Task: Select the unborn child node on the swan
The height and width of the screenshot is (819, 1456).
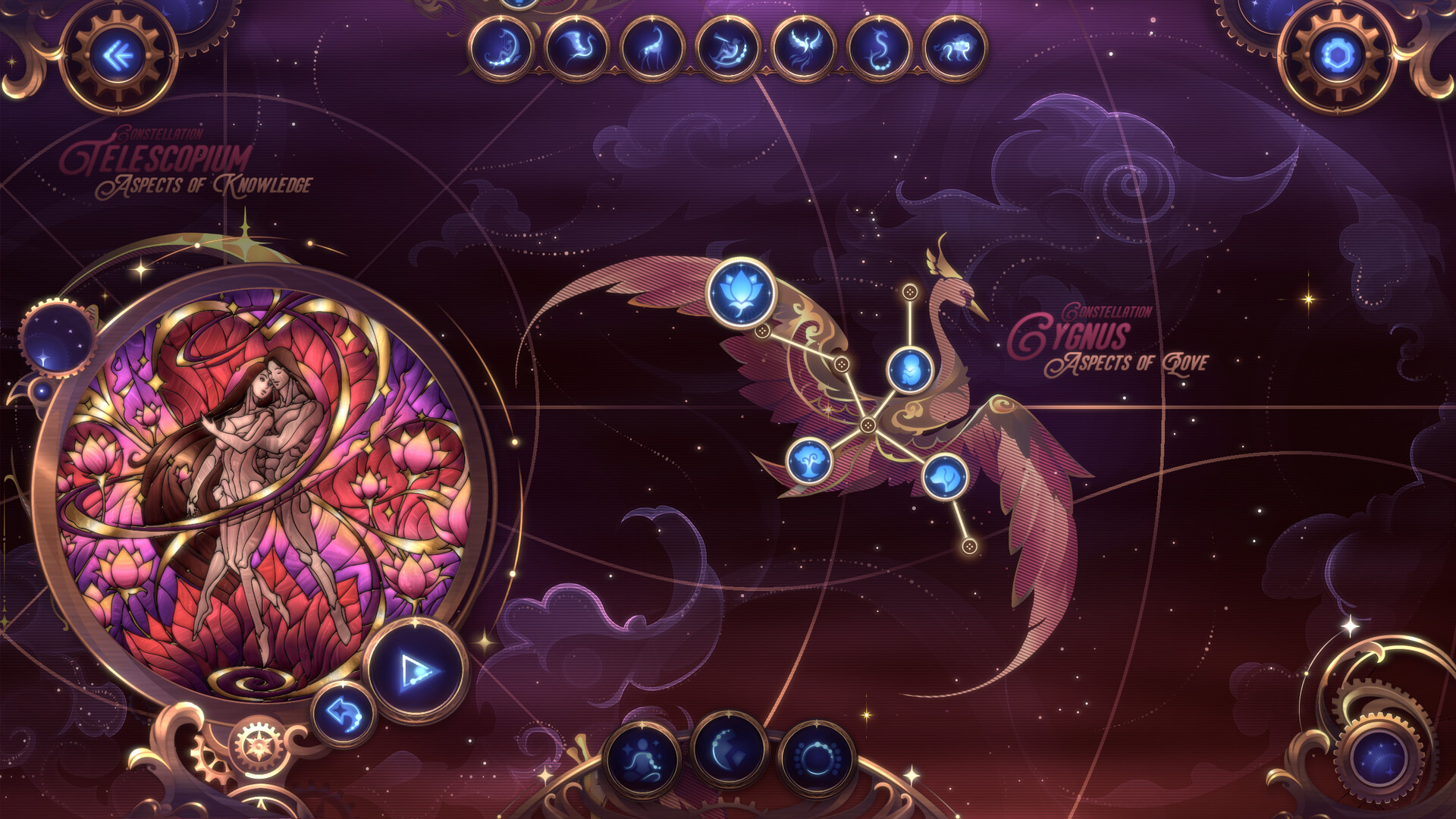Action: [x=910, y=370]
